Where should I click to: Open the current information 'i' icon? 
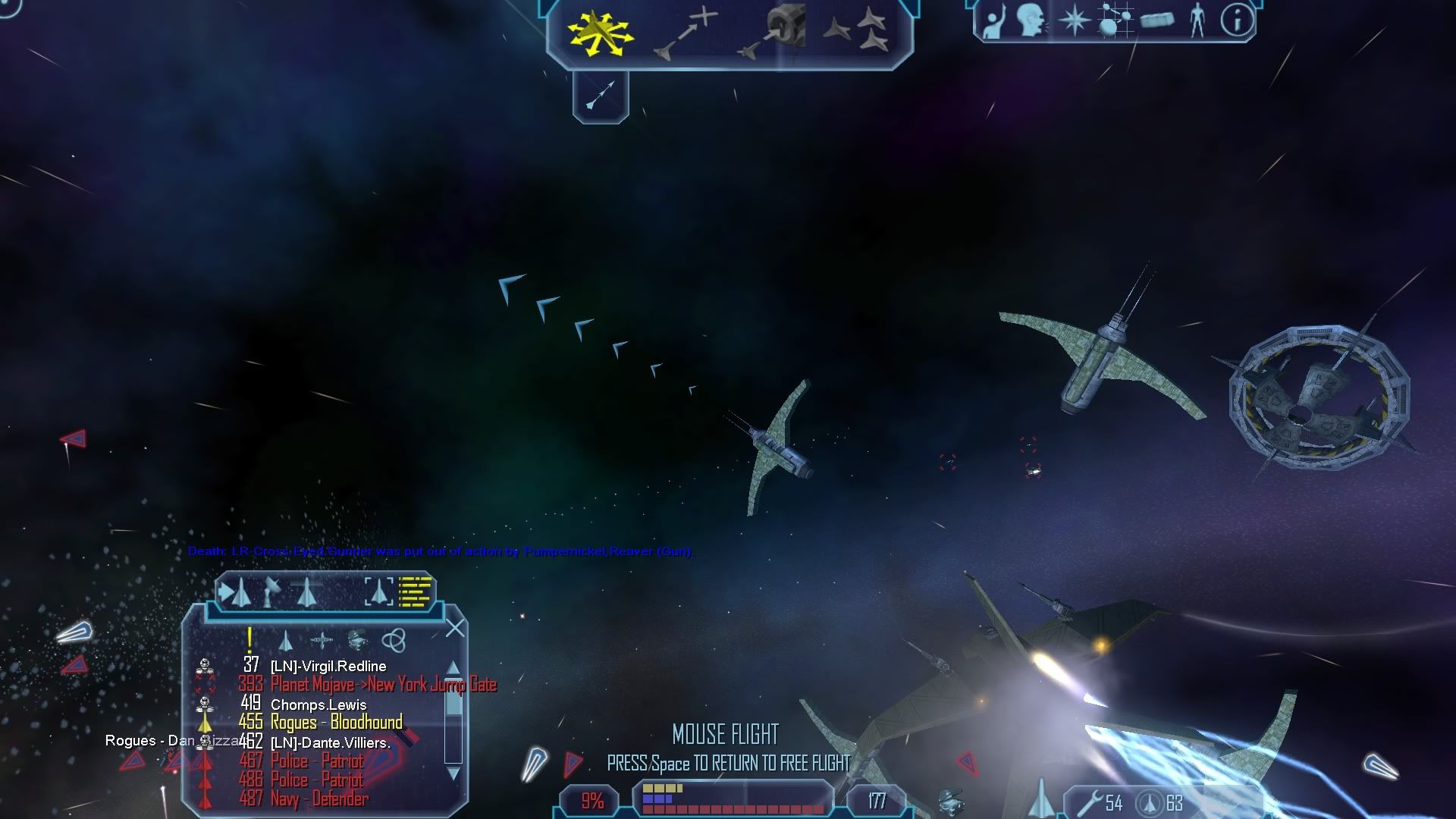pyautogui.click(x=1237, y=20)
